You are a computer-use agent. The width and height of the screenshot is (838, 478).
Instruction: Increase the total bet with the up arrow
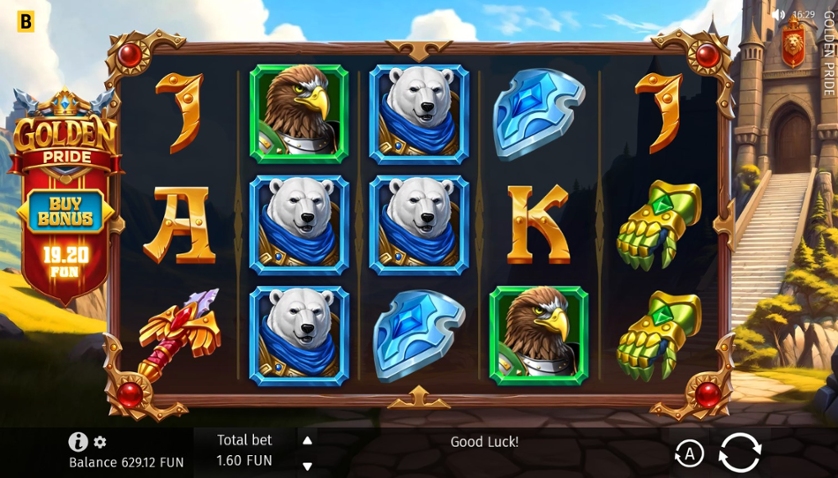tap(307, 440)
